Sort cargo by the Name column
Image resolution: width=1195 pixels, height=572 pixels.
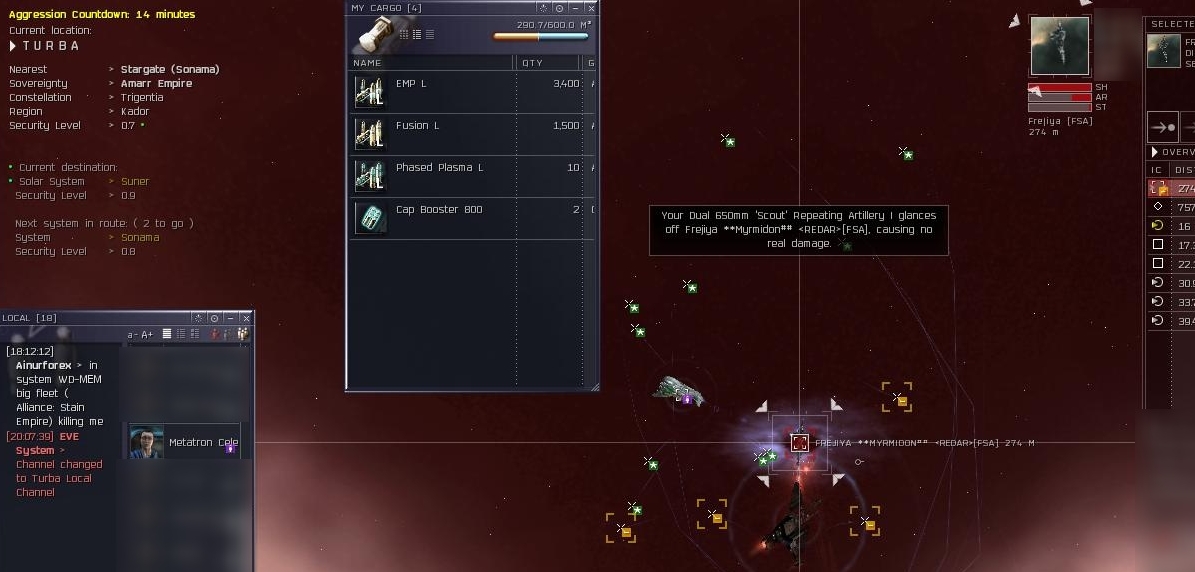click(430, 62)
